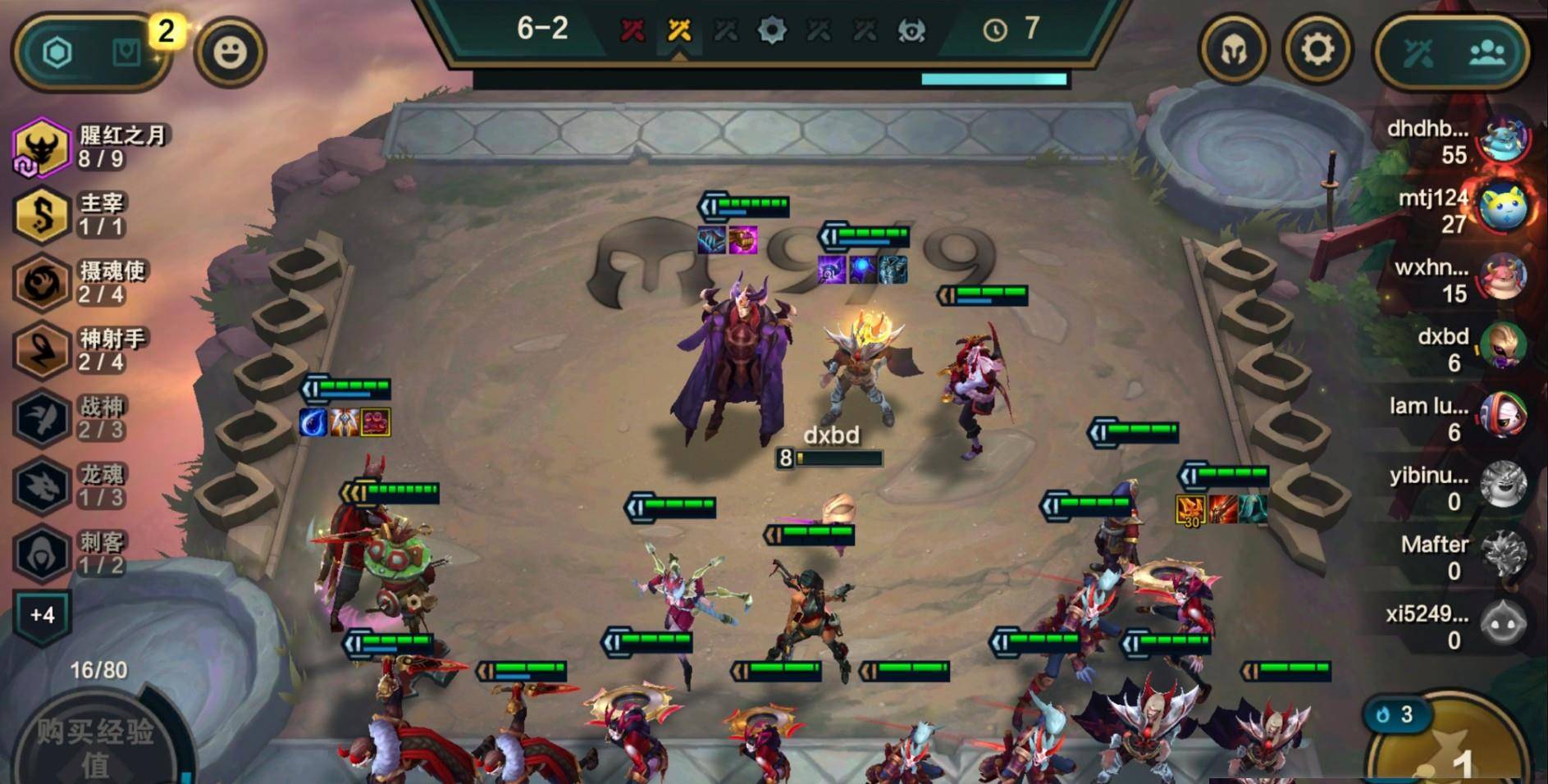The image size is (1548, 784).
Task: Select the 神射手 trait icon
Action: pos(41,350)
